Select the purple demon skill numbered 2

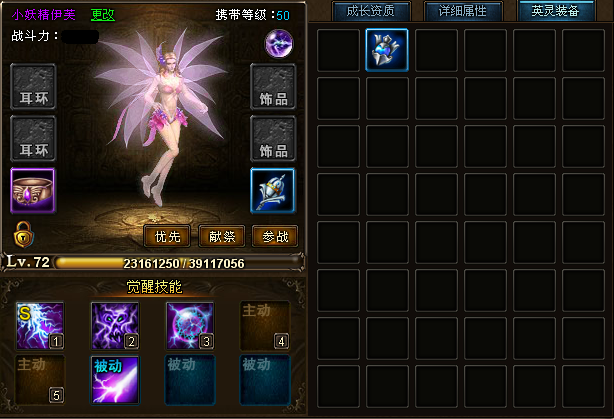115,325
